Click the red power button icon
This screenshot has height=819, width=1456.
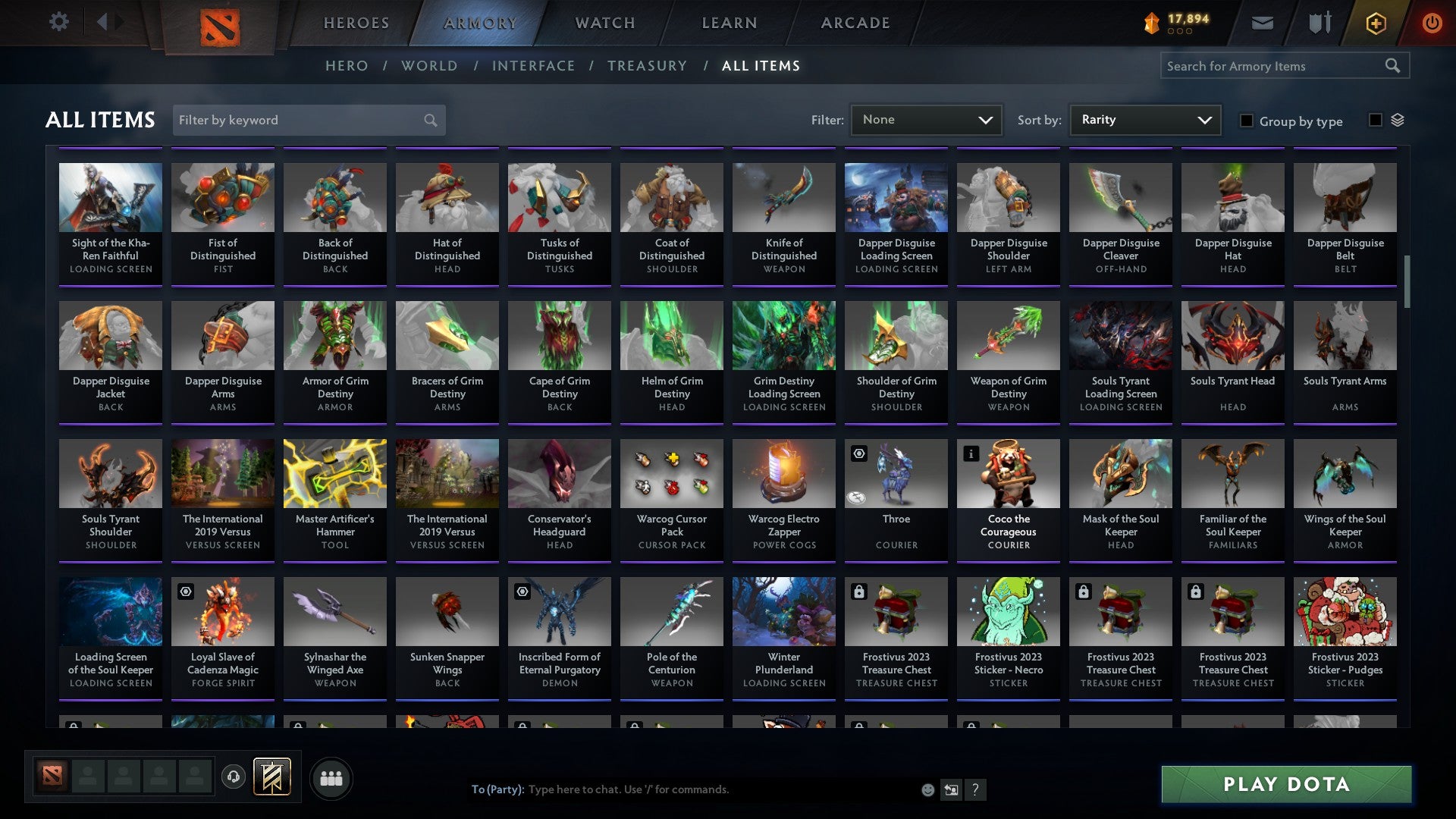click(x=1432, y=23)
